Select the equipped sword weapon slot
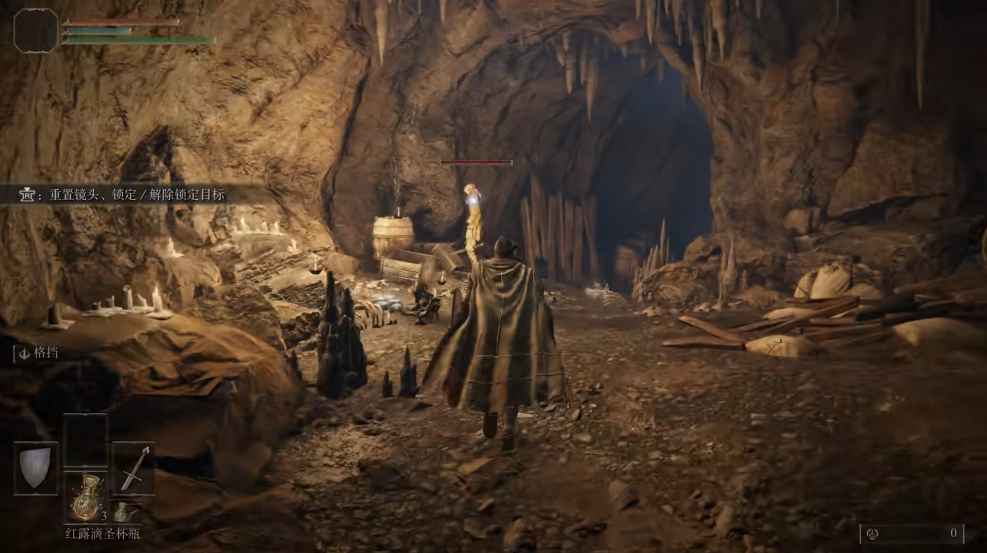This screenshot has height=553, width=987. click(x=133, y=468)
